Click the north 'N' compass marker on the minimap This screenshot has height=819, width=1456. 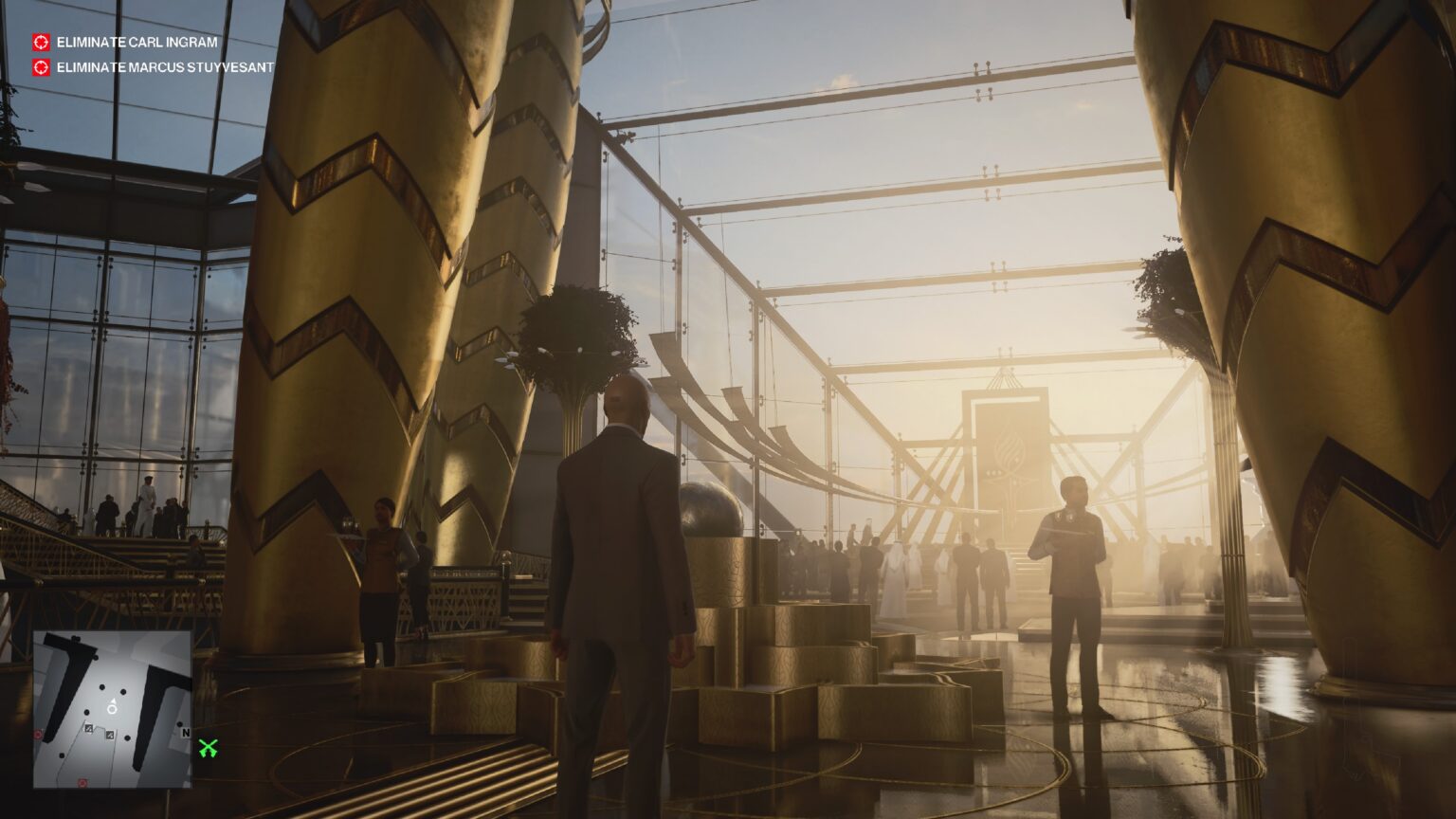pyautogui.click(x=186, y=731)
